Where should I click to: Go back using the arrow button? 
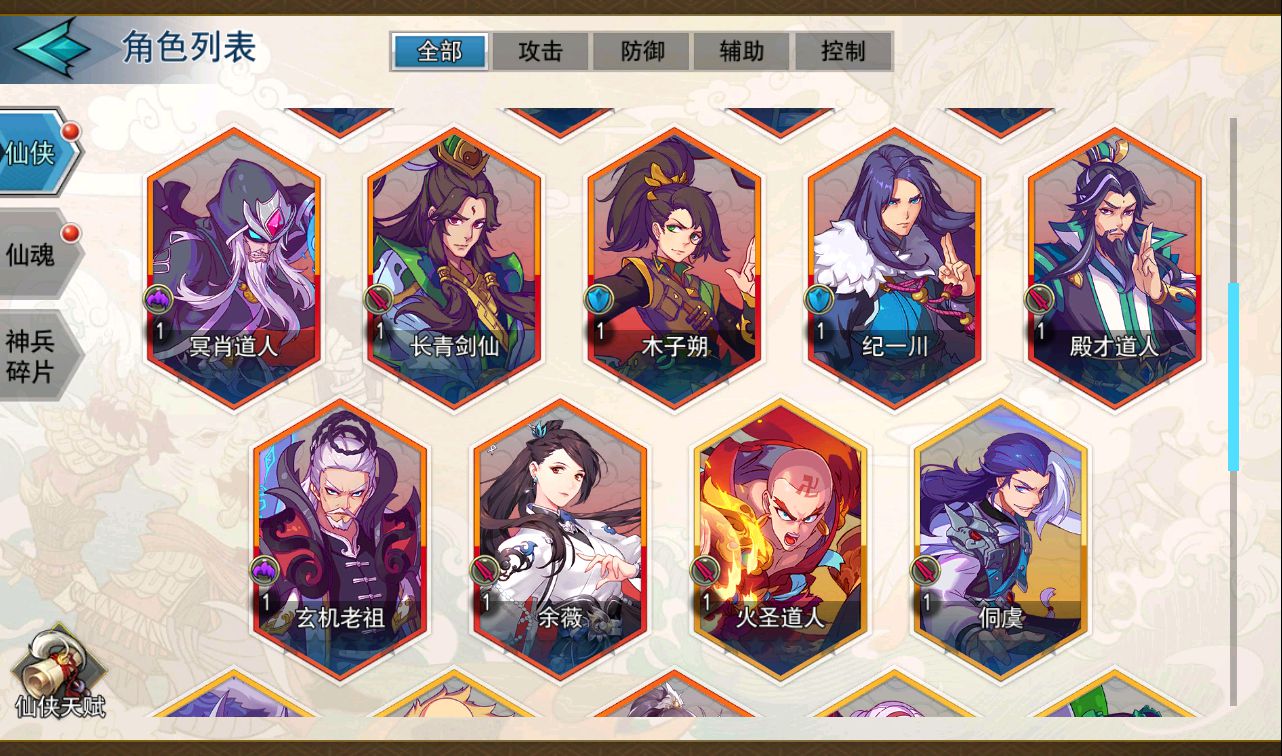52,48
